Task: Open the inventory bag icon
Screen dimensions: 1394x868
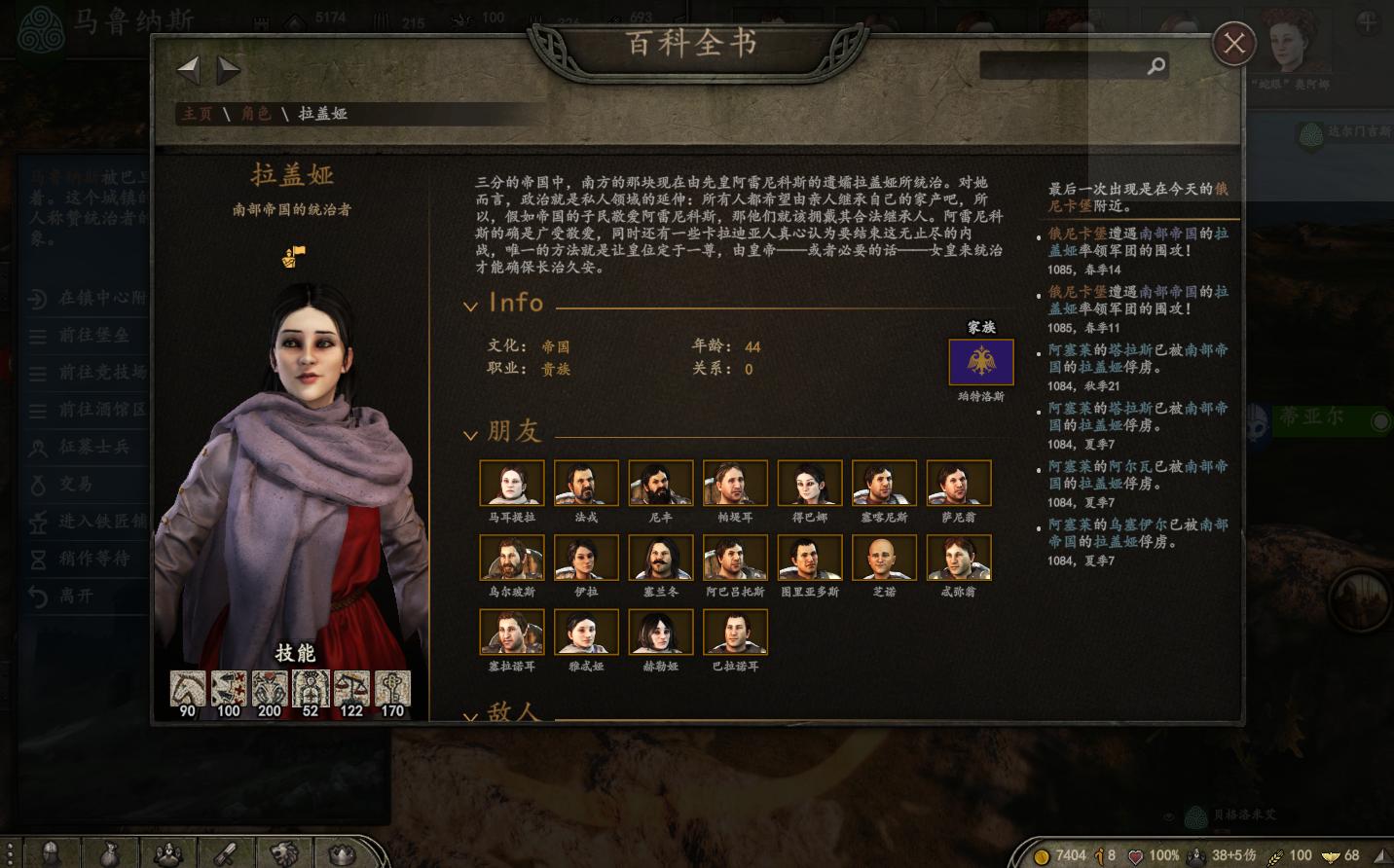Action: 110,853
